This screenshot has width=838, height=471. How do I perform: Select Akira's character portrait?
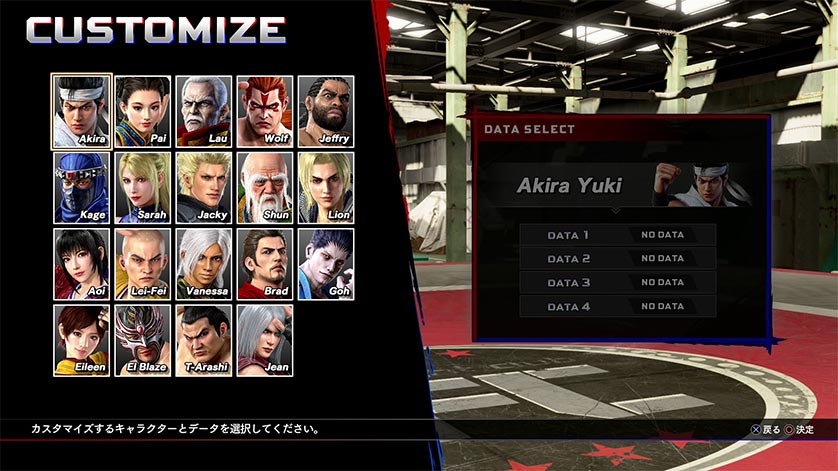coord(80,111)
